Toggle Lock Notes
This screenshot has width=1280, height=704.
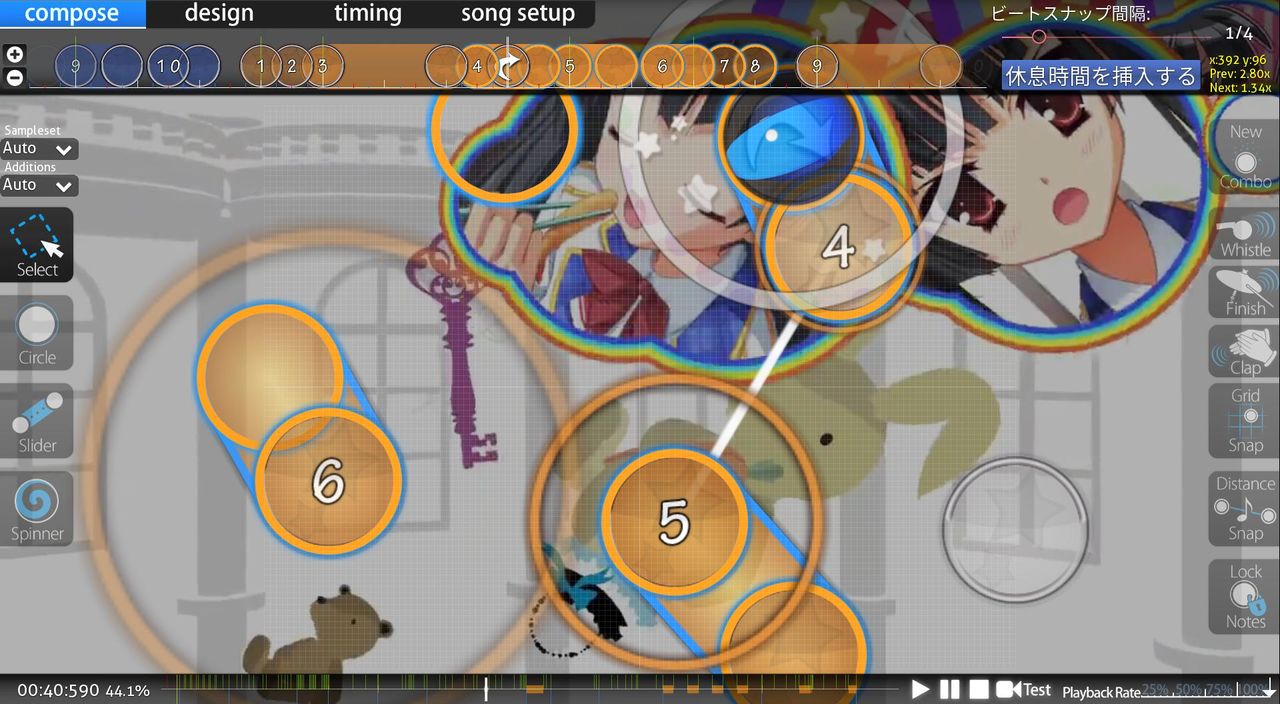point(1245,597)
